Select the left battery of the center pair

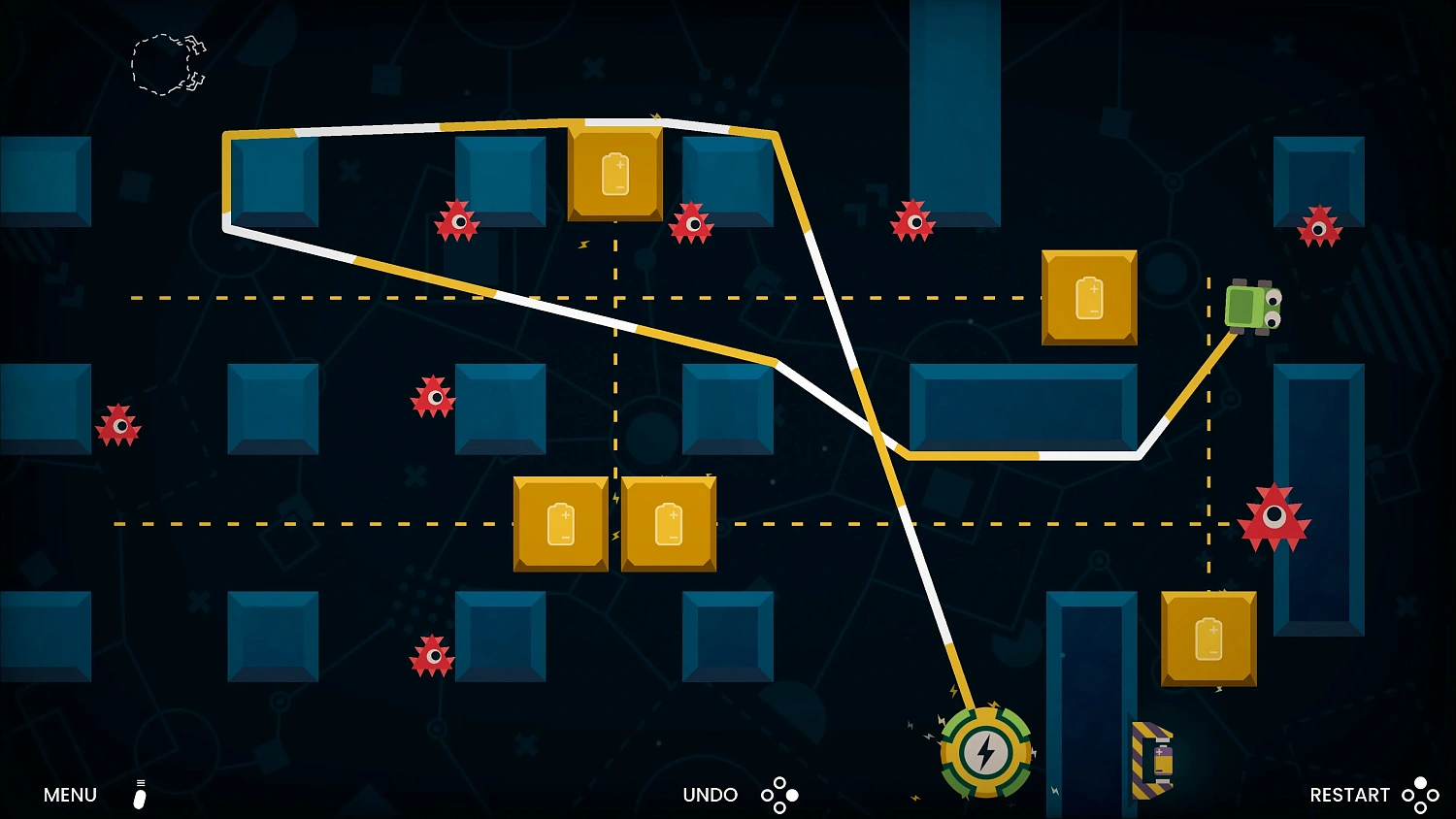coord(561,524)
